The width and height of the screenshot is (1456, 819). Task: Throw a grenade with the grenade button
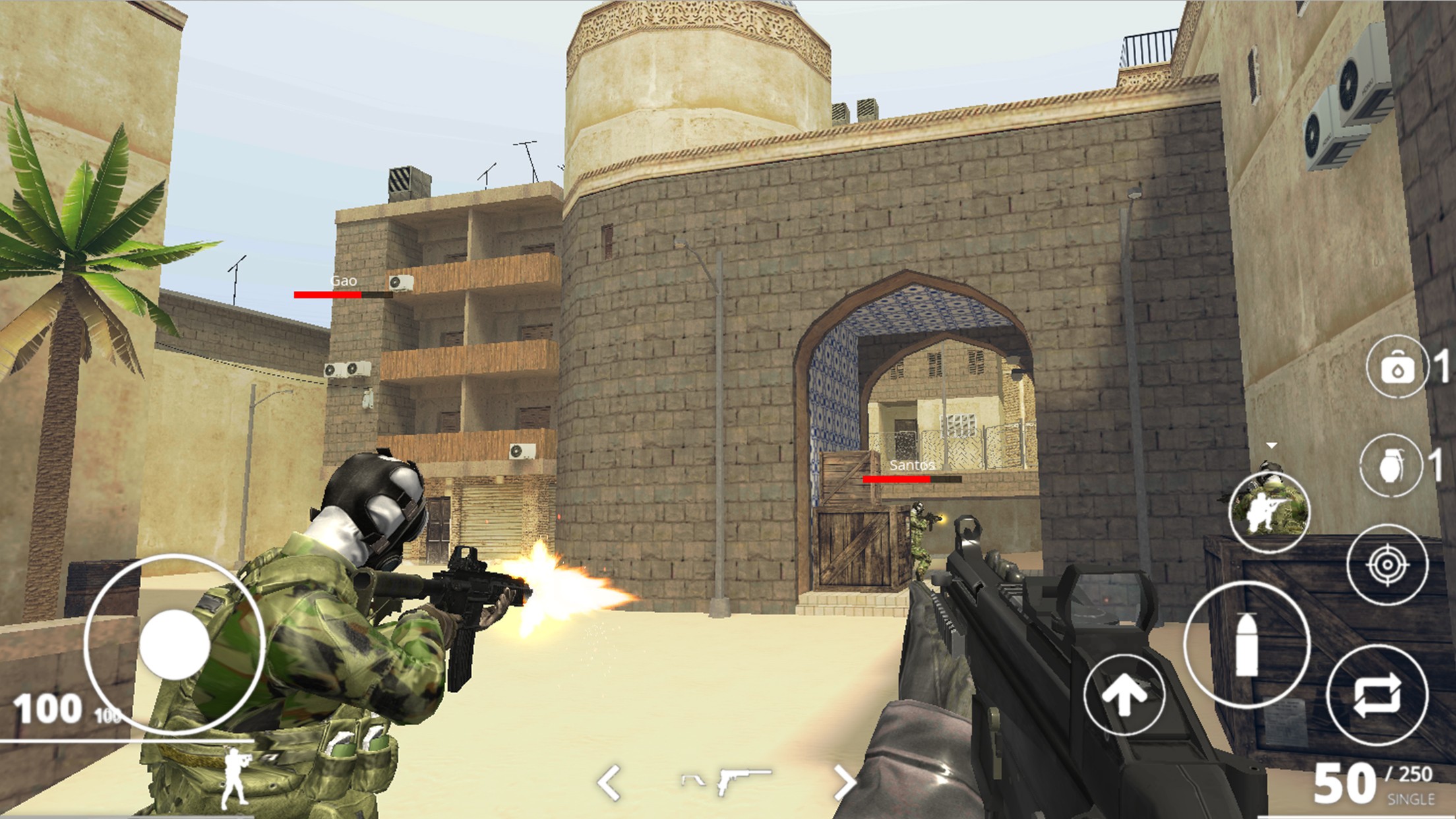coord(1391,466)
